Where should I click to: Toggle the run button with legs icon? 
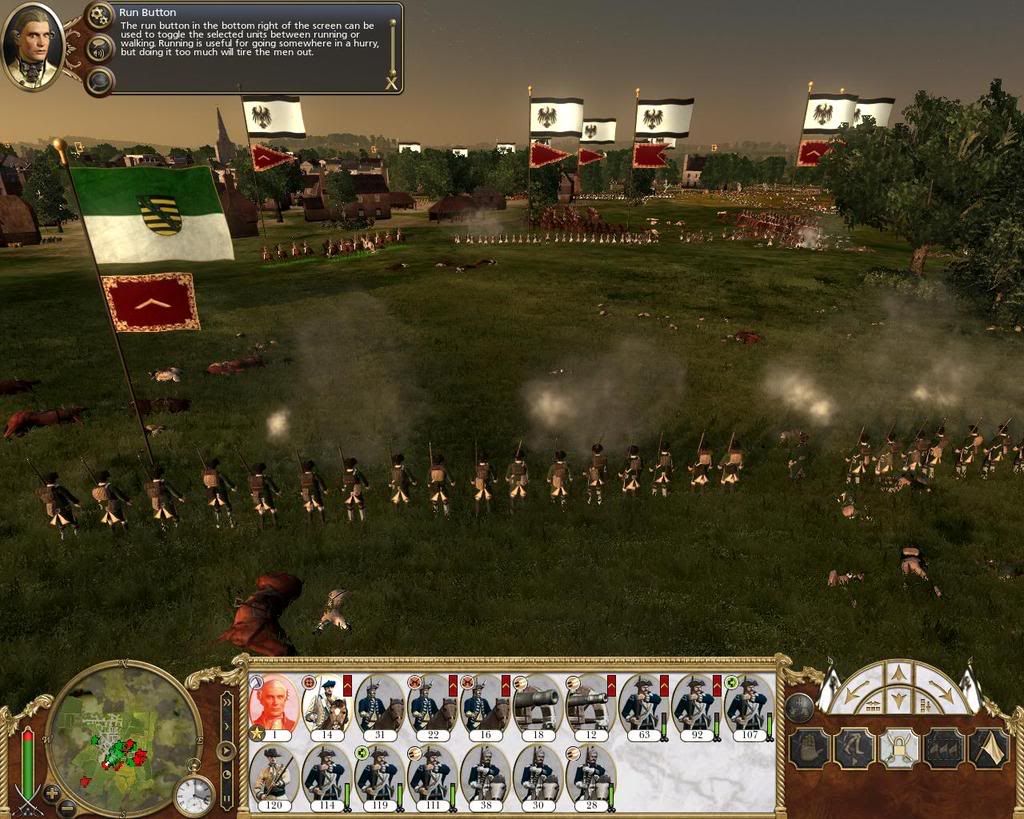click(855, 748)
